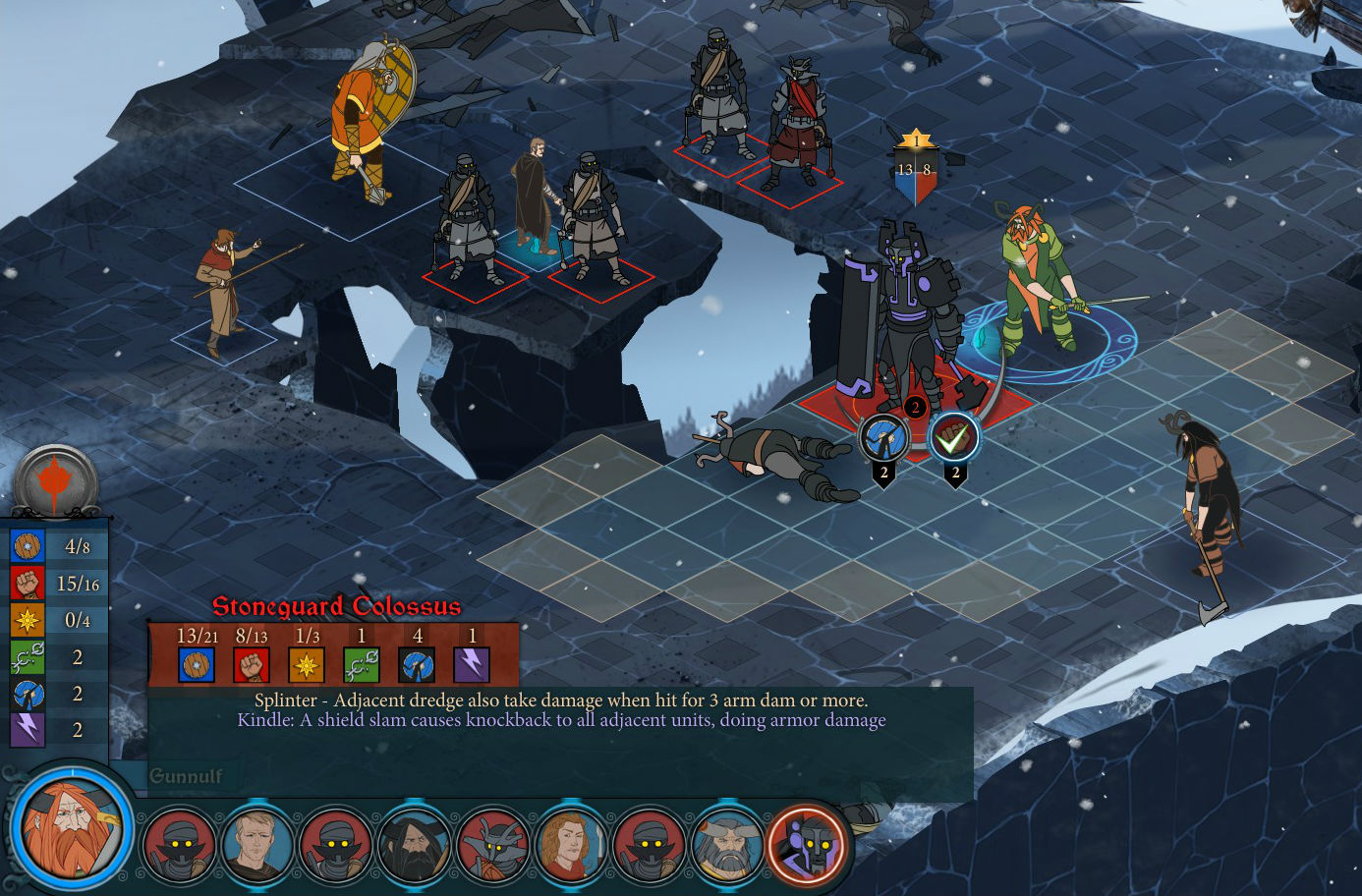1362x896 pixels.
Task: Select Gunnulf's large active portrait
Action: coord(71,825)
